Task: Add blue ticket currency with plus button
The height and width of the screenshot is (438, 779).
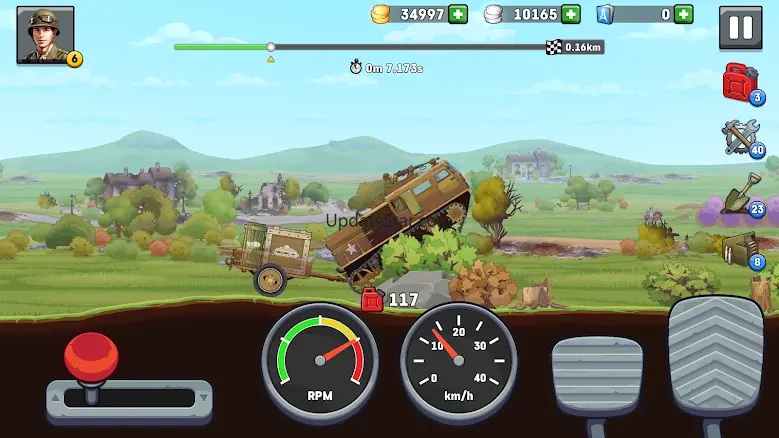Action: (x=684, y=14)
